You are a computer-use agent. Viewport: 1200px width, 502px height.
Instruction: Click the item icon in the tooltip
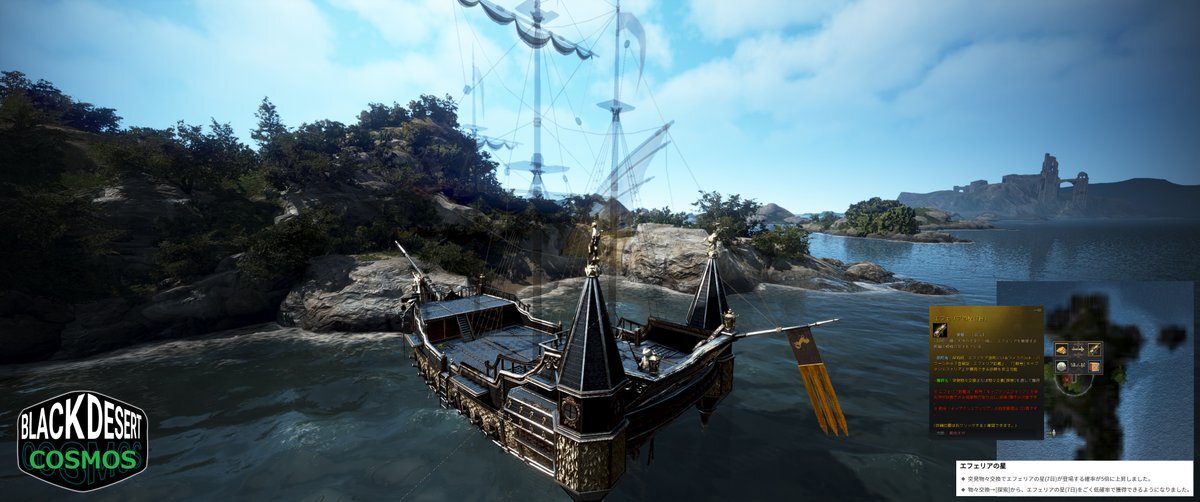(940, 331)
